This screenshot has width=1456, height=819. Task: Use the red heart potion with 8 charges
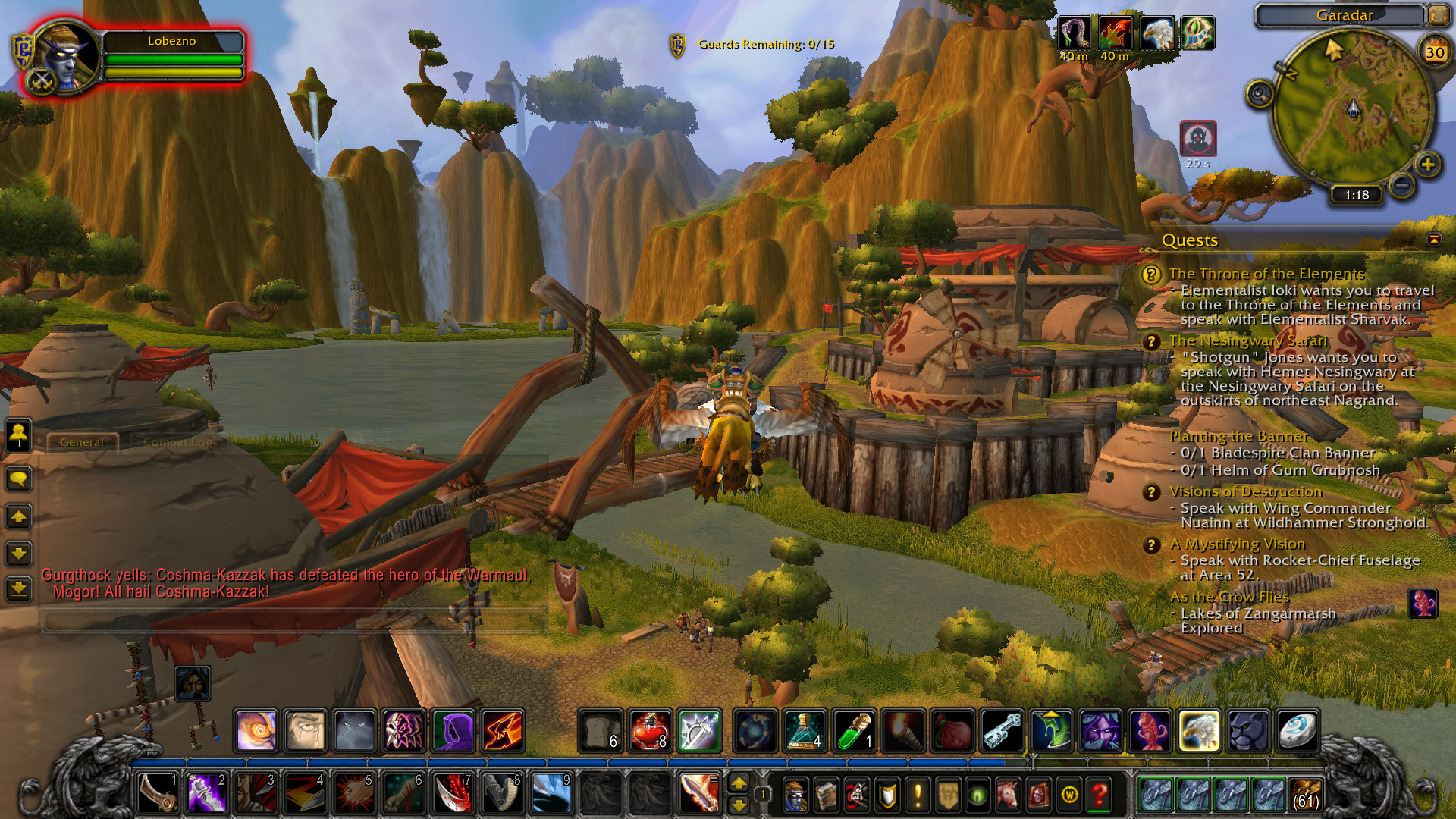click(650, 730)
